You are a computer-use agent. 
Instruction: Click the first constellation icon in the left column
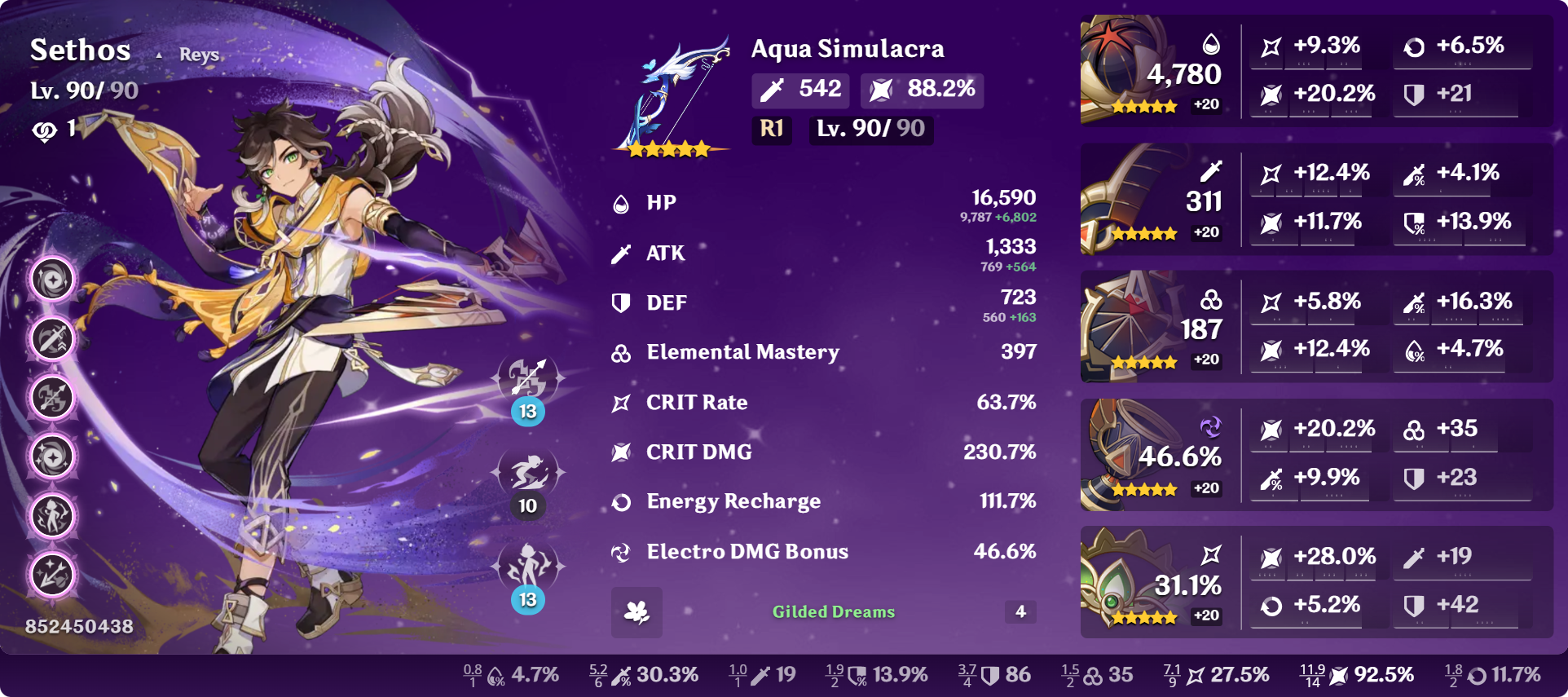click(51, 277)
